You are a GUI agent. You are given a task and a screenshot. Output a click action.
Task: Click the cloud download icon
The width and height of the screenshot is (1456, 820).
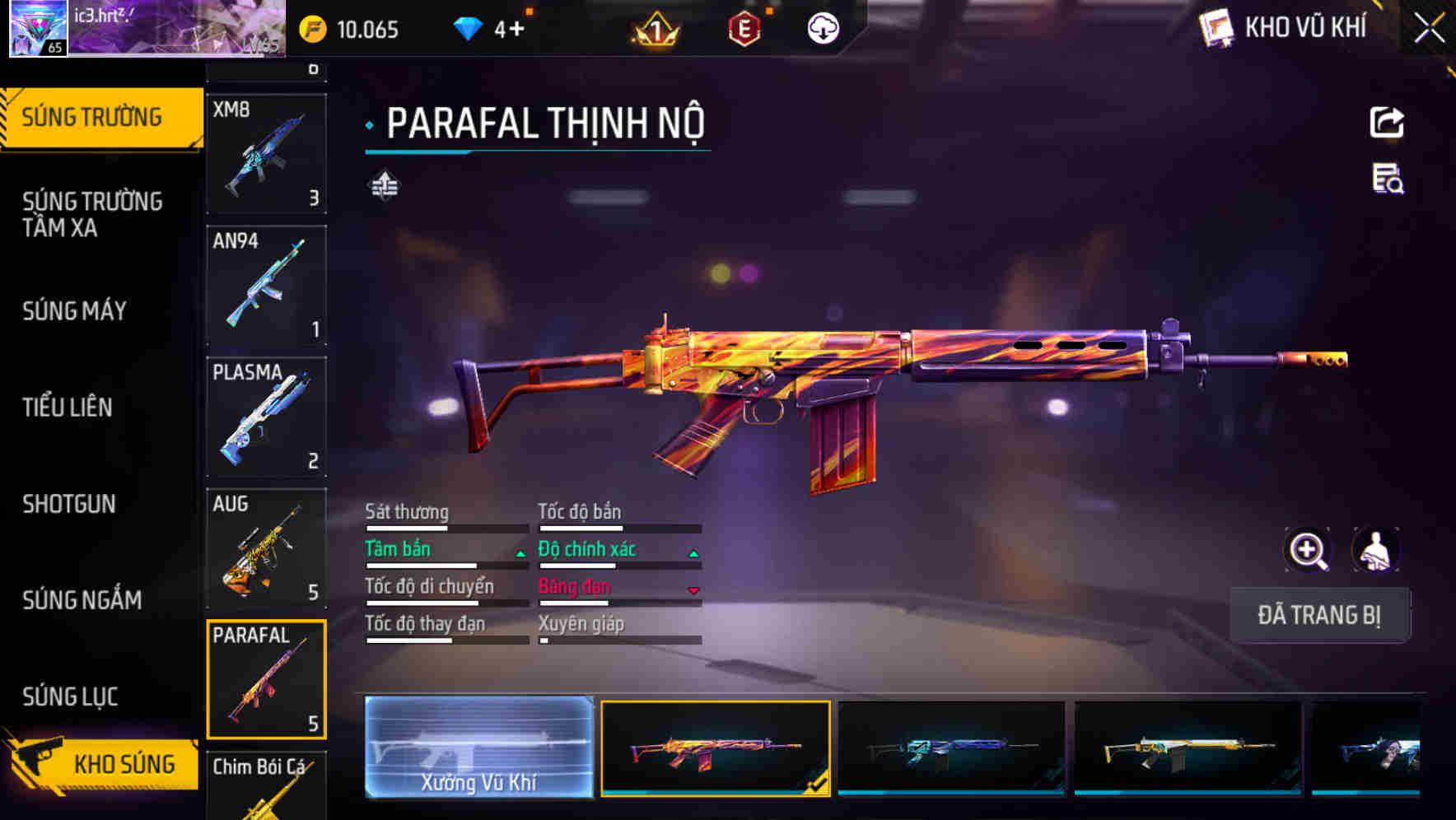821,28
